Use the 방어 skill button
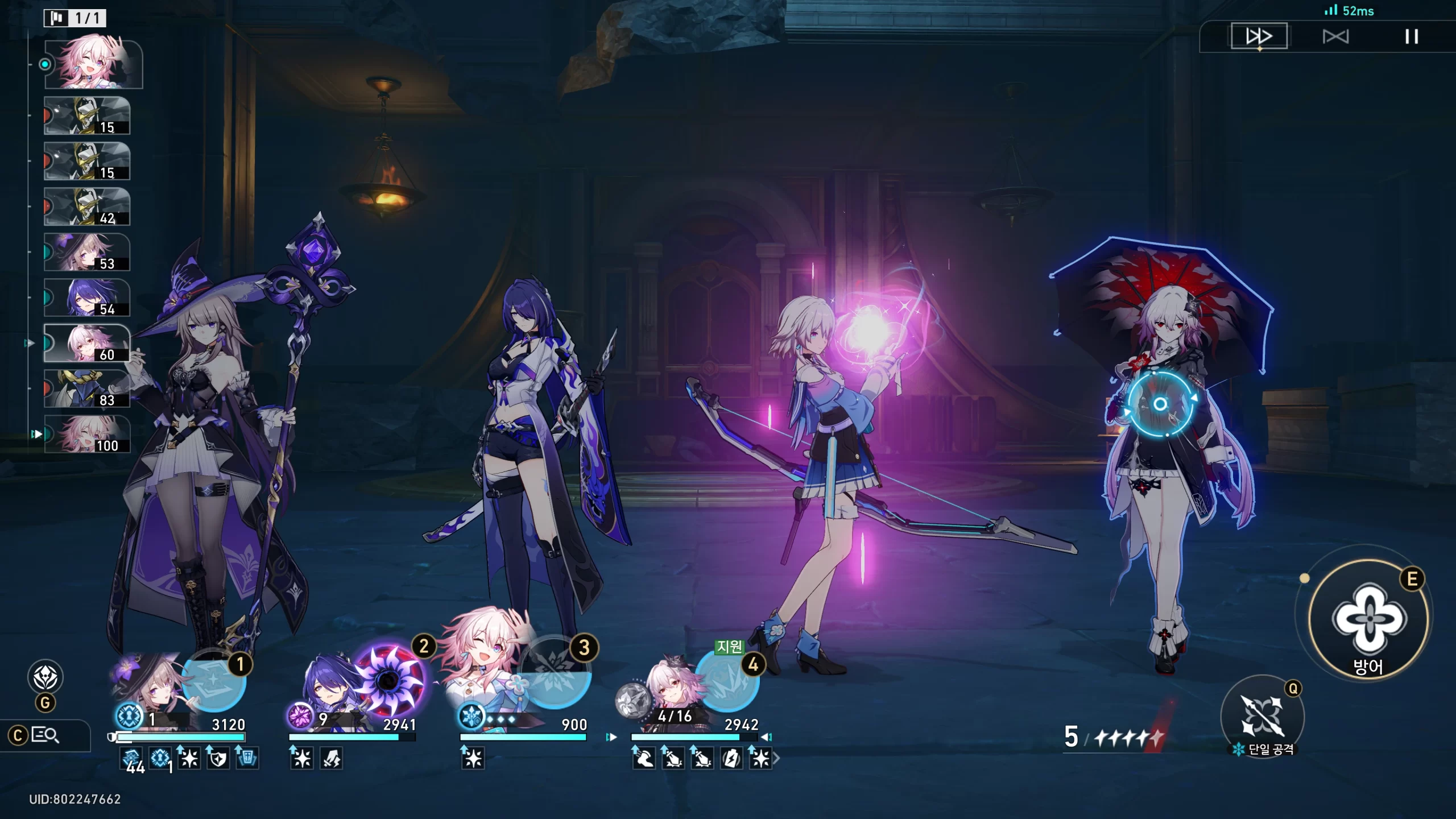This screenshot has height=819, width=1456. pos(1368,620)
